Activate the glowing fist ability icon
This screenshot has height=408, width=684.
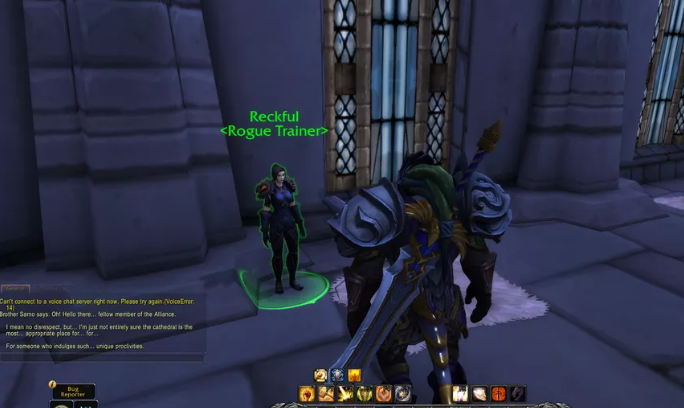coord(307,394)
